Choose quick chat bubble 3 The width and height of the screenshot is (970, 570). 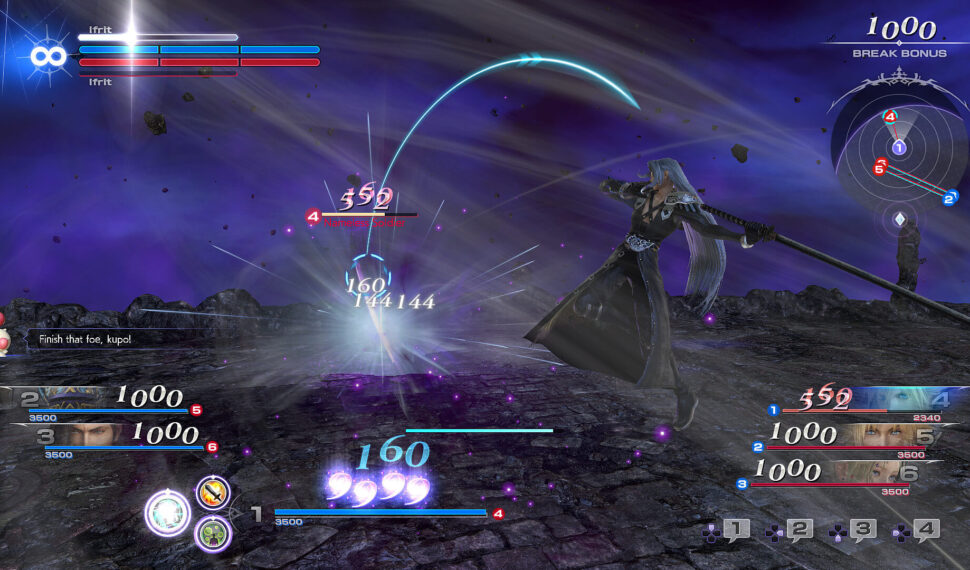[x=863, y=531]
